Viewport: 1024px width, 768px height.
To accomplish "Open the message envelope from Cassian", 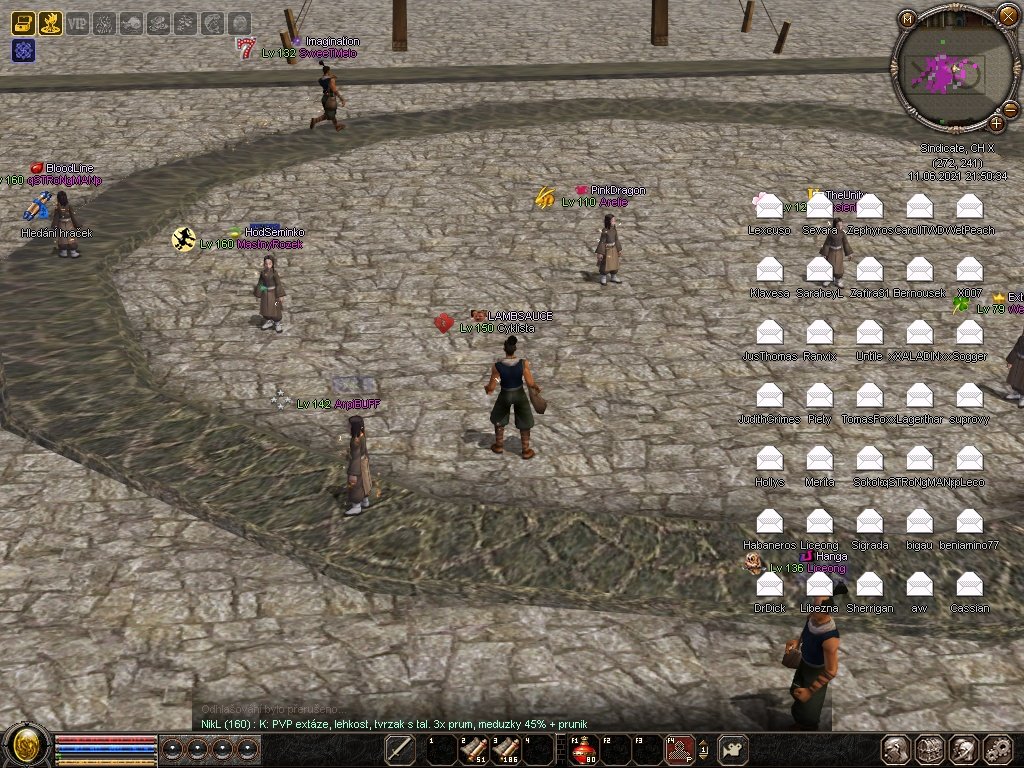I will [969, 585].
